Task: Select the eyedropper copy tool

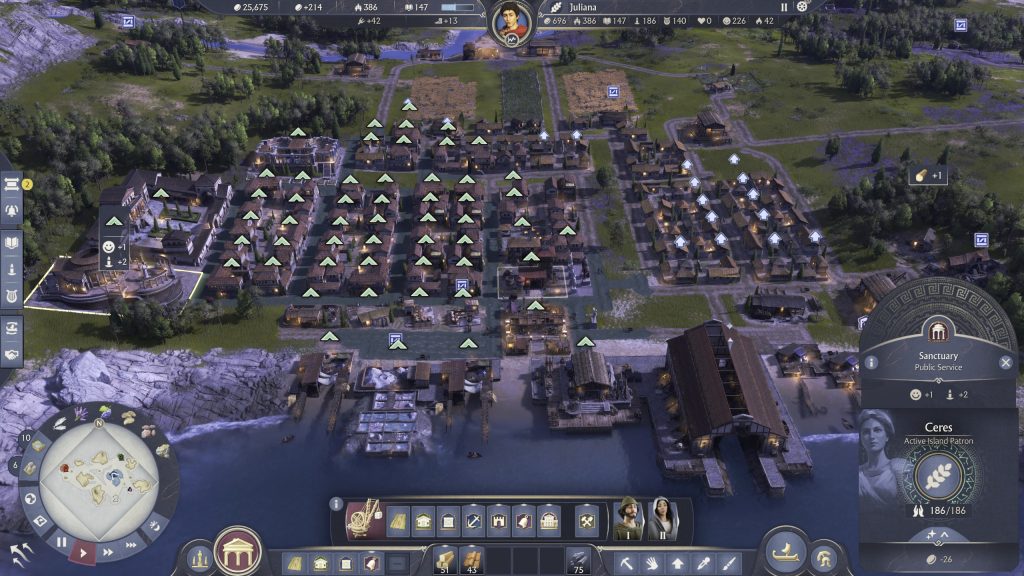Action: pos(704,563)
